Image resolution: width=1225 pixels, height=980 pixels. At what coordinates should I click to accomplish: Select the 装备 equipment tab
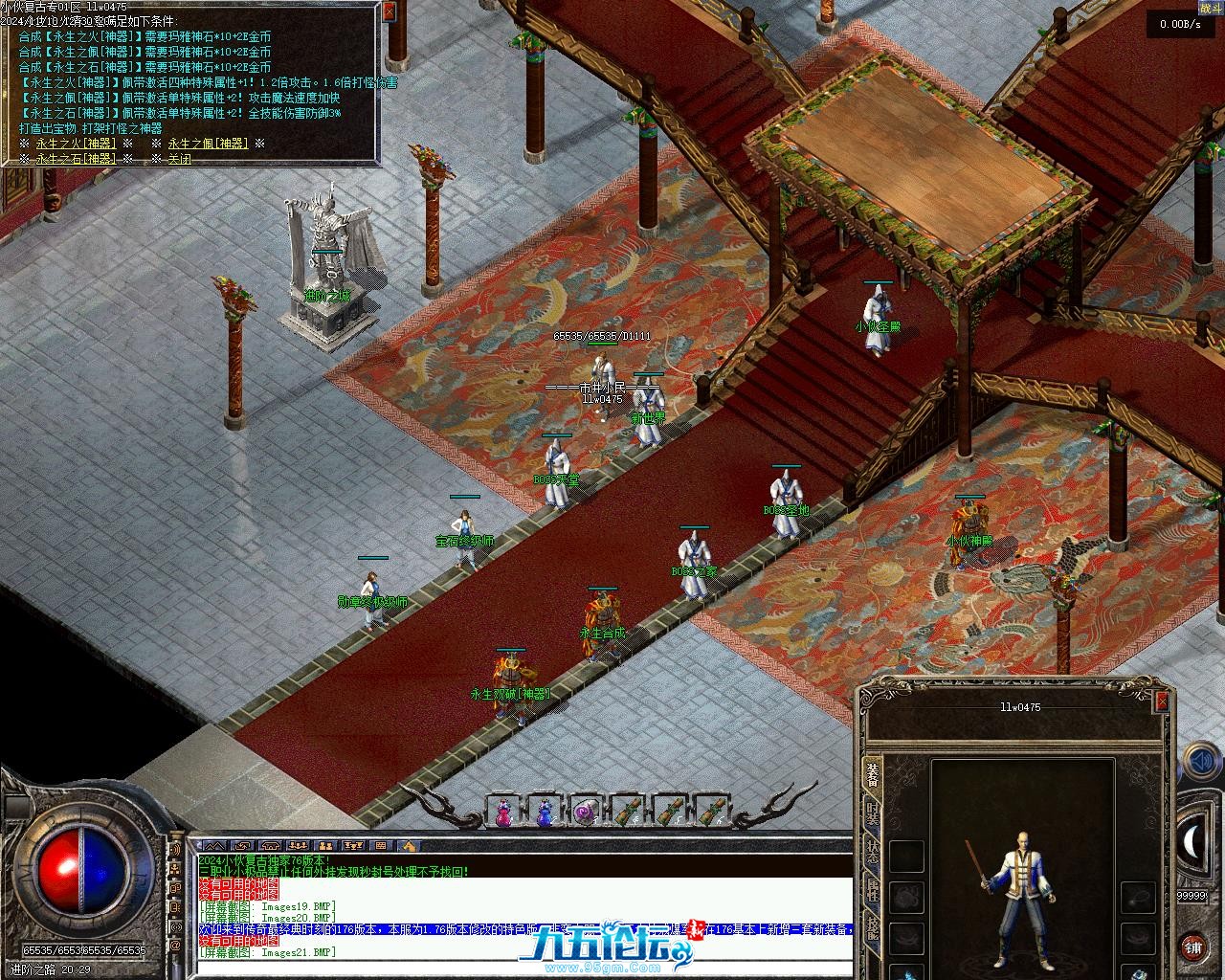tap(873, 773)
